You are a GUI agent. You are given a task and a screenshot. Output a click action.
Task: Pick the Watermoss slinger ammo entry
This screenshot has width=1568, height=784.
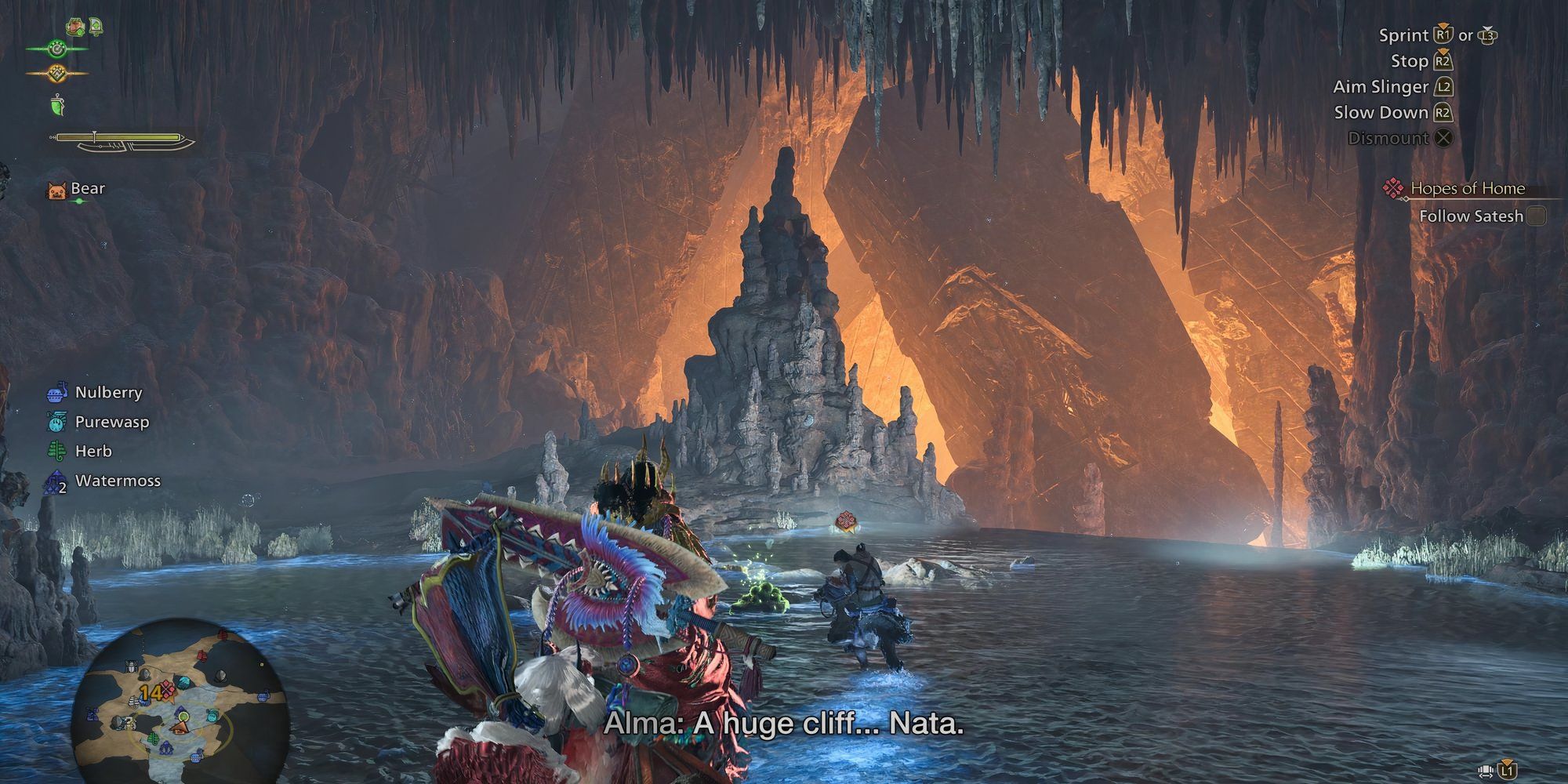(117, 481)
